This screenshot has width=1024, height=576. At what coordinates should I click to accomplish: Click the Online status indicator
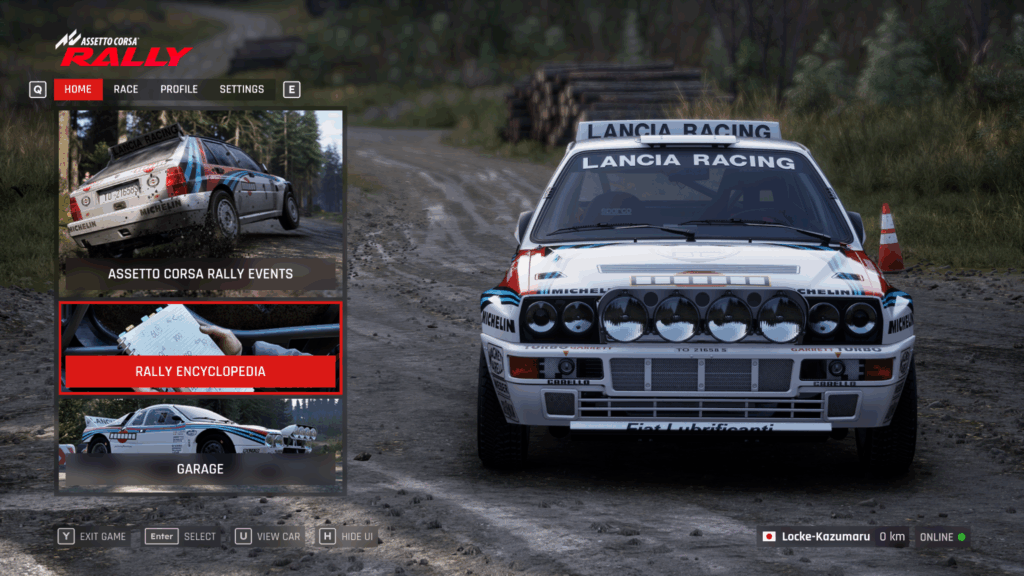point(943,537)
